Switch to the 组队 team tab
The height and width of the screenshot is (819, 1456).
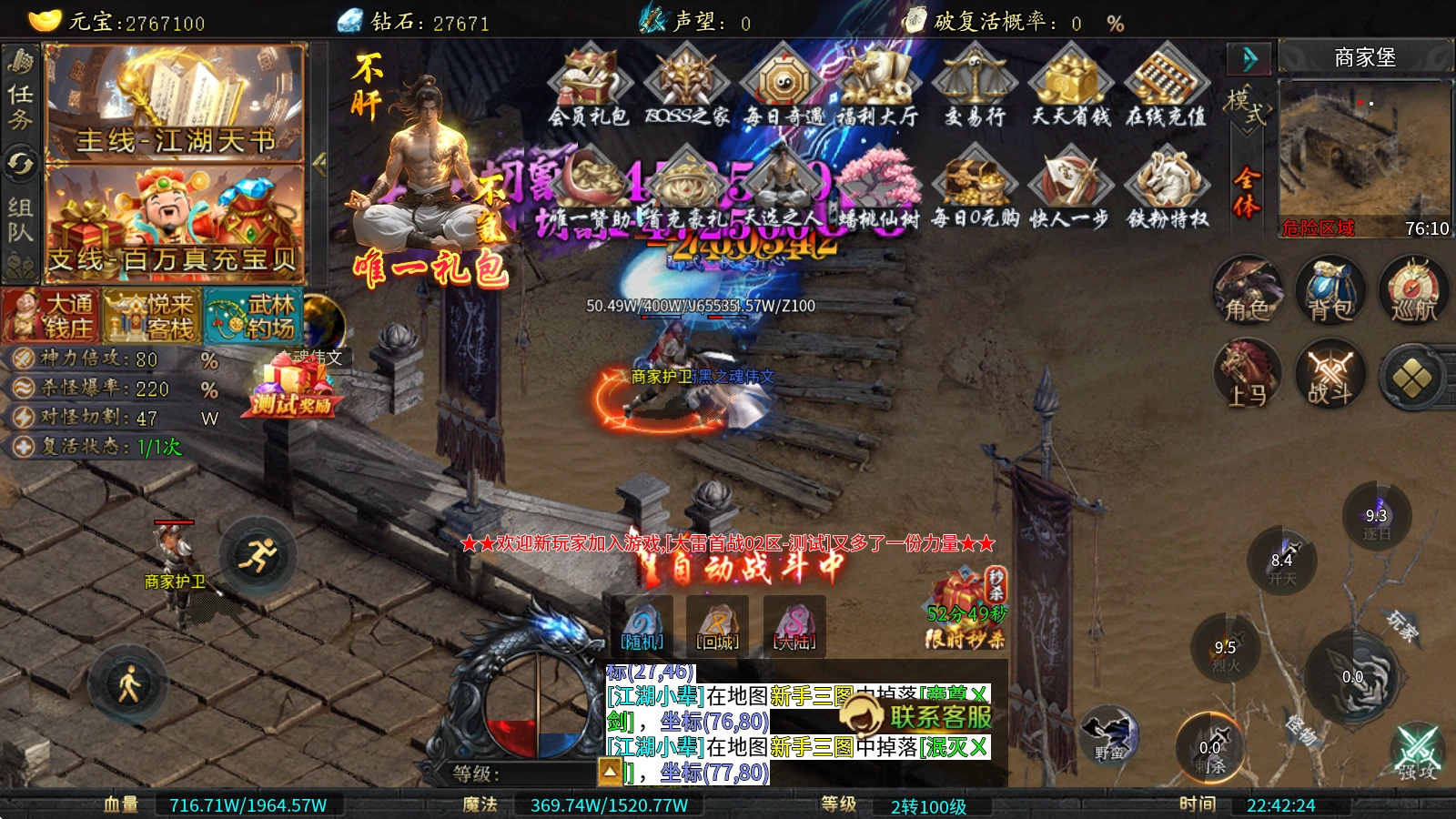pos(20,218)
